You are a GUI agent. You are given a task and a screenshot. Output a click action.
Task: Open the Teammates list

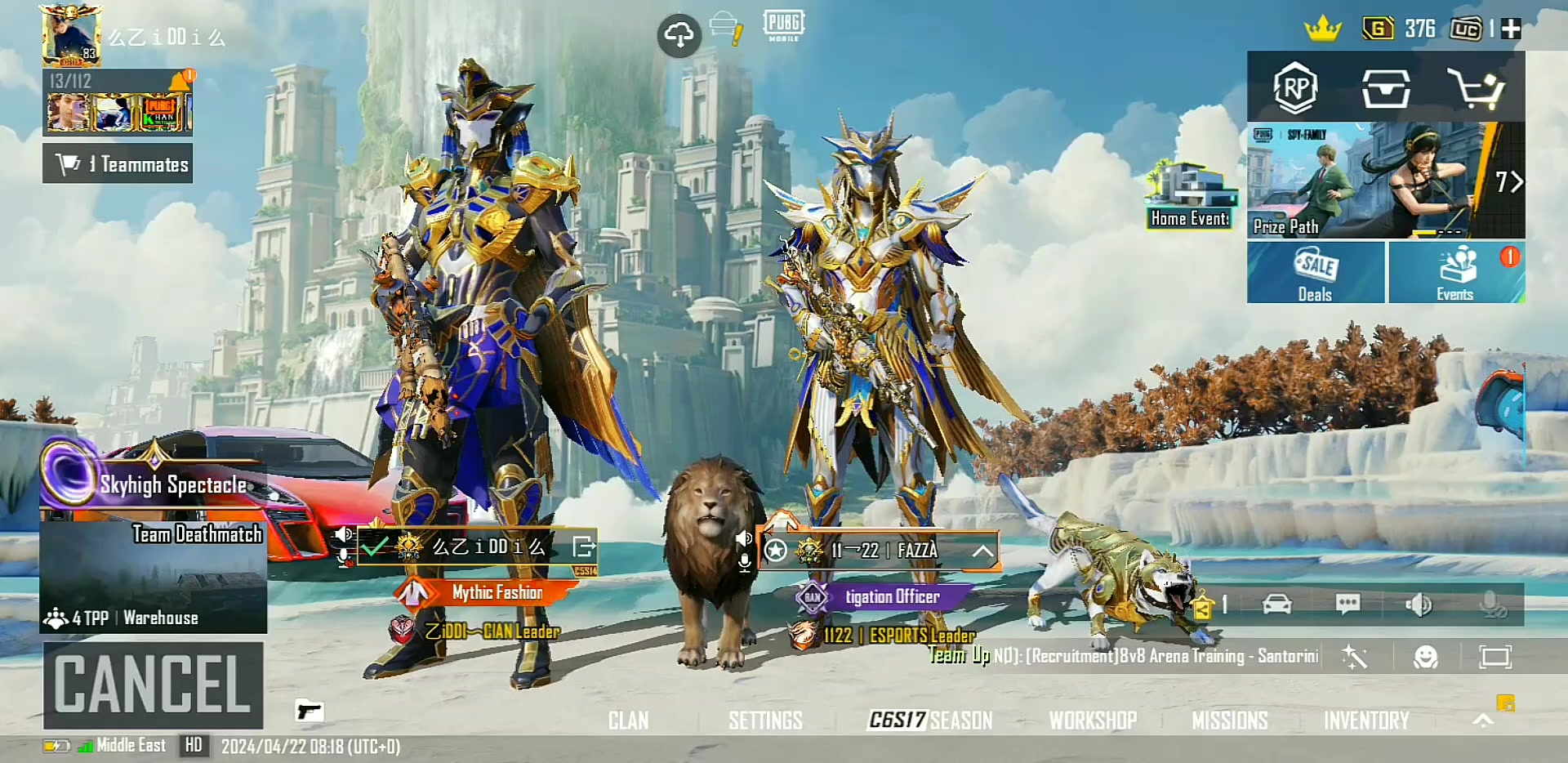pos(118,164)
